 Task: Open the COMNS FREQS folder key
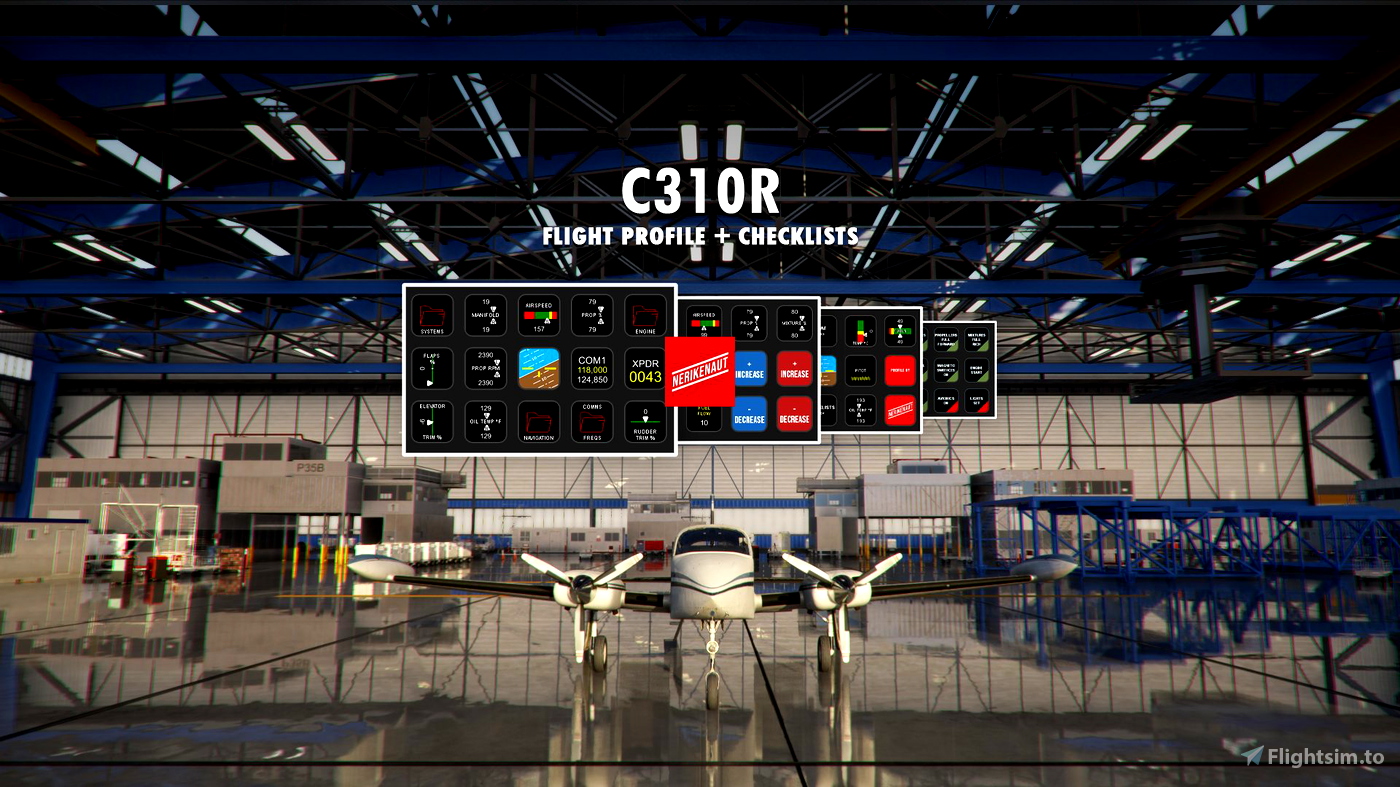pos(592,423)
